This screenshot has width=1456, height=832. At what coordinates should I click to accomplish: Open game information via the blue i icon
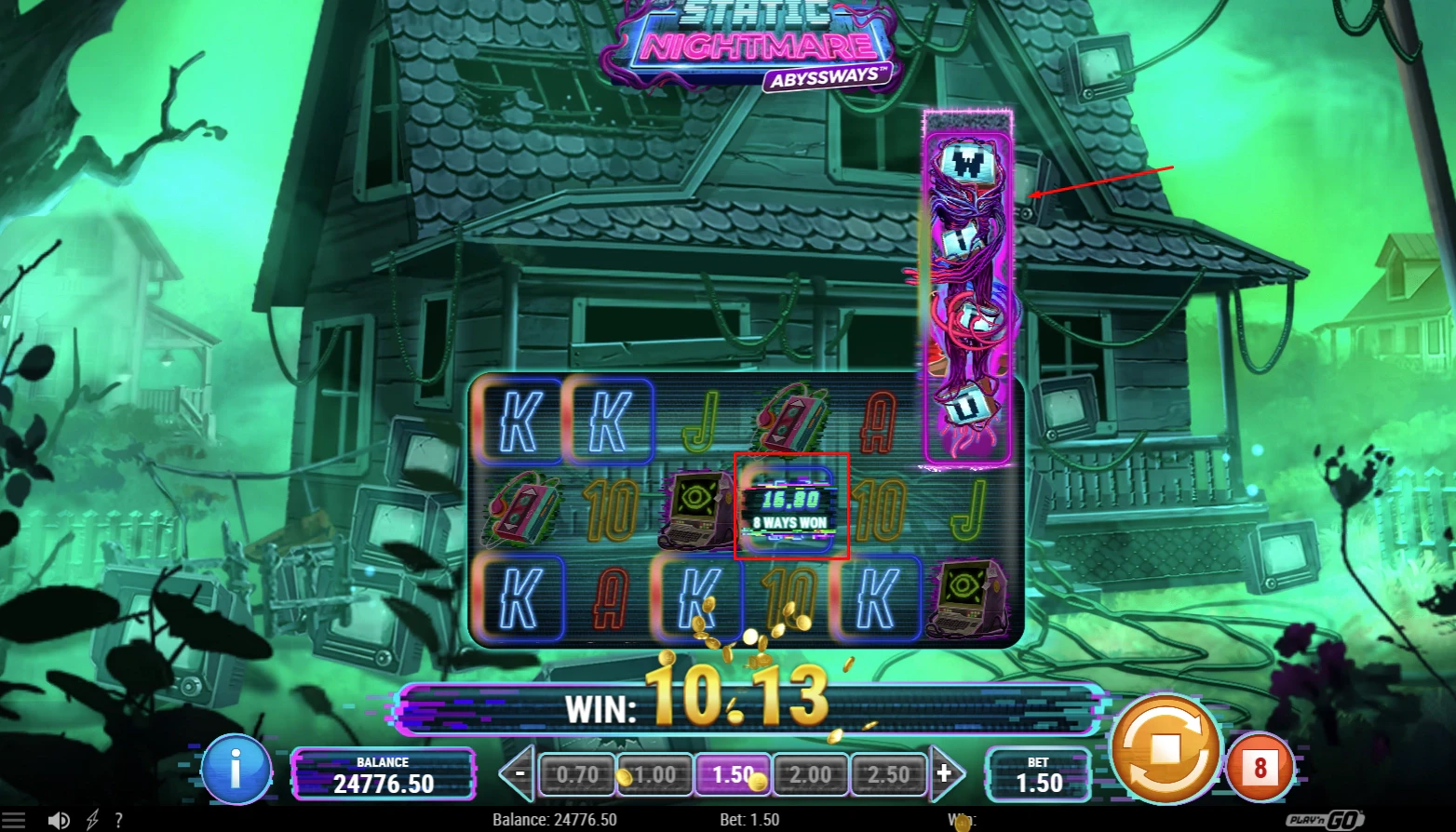tap(237, 771)
